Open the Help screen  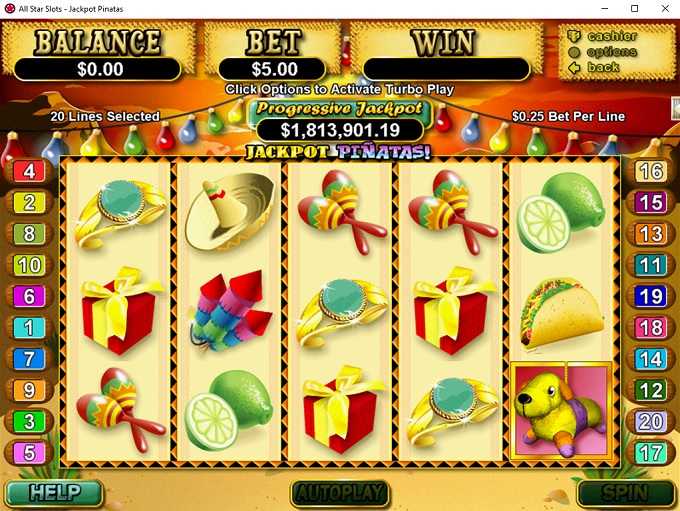[x=53, y=493]
